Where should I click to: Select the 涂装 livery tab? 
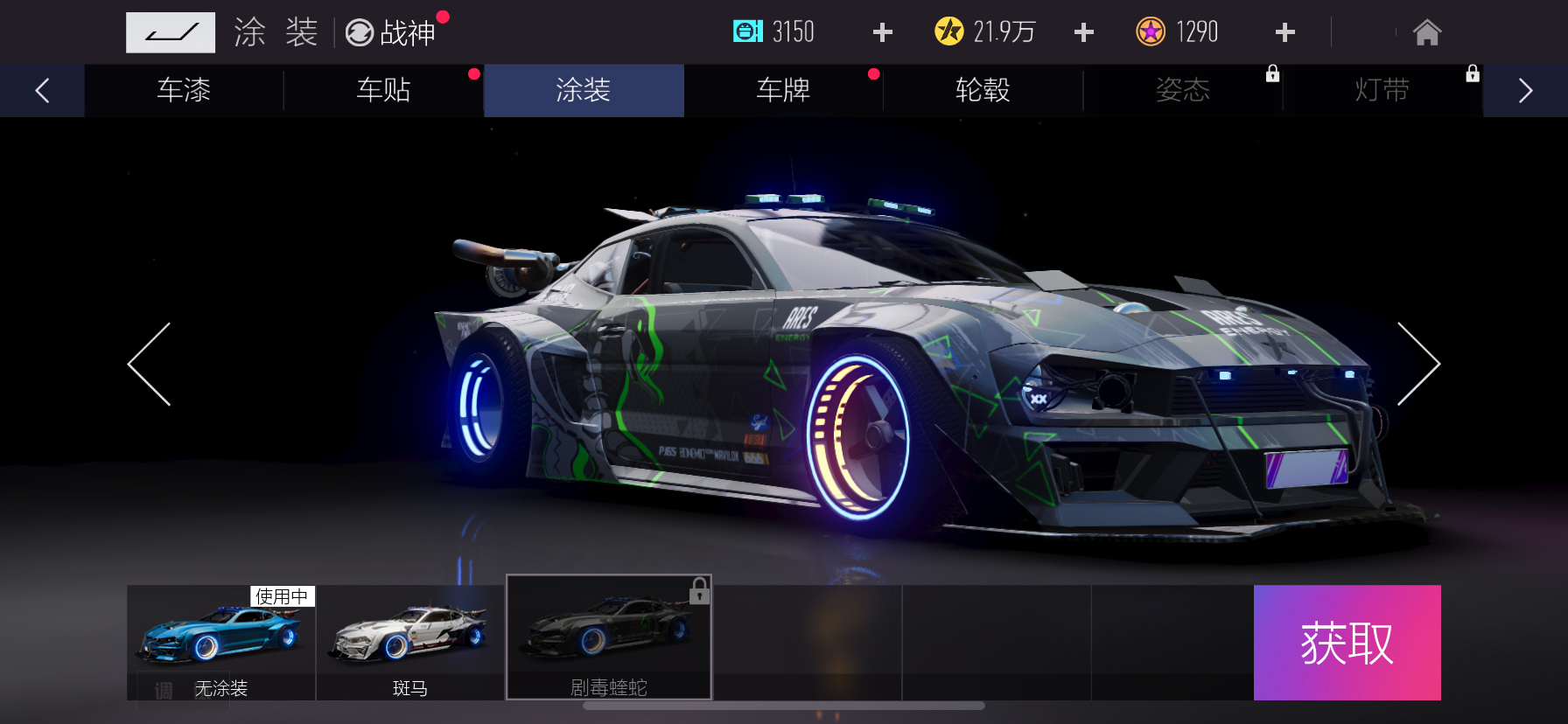pyautogui.click(x=583, y=90)
